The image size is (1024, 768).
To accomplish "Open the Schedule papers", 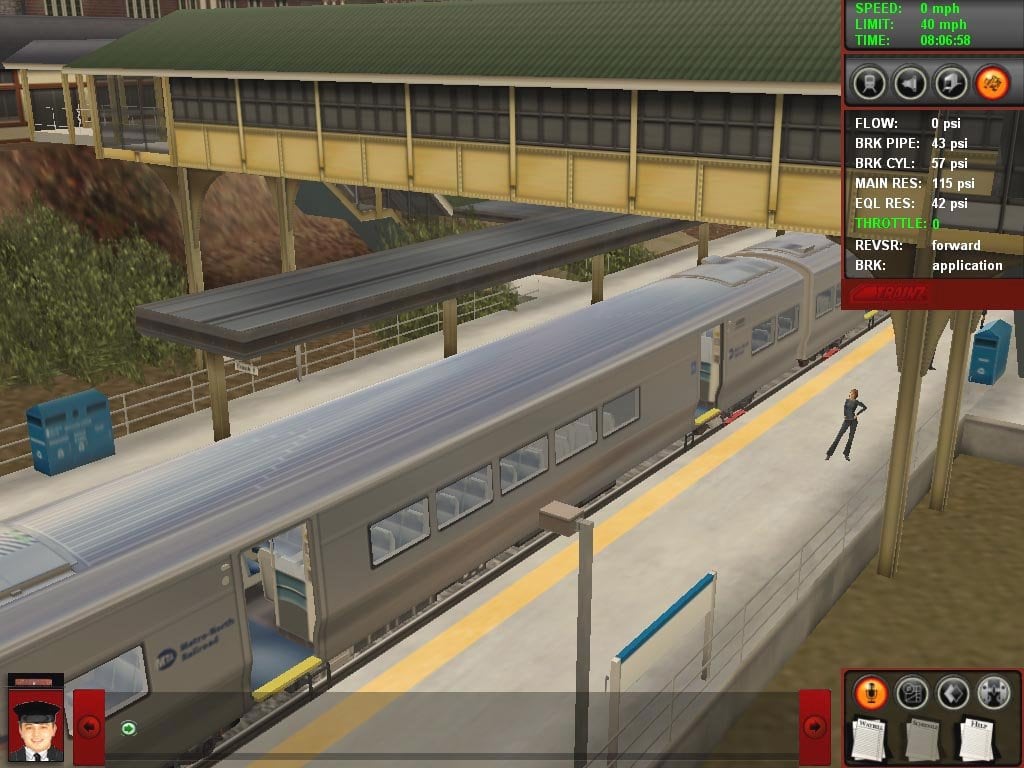I will coord(924,738).
